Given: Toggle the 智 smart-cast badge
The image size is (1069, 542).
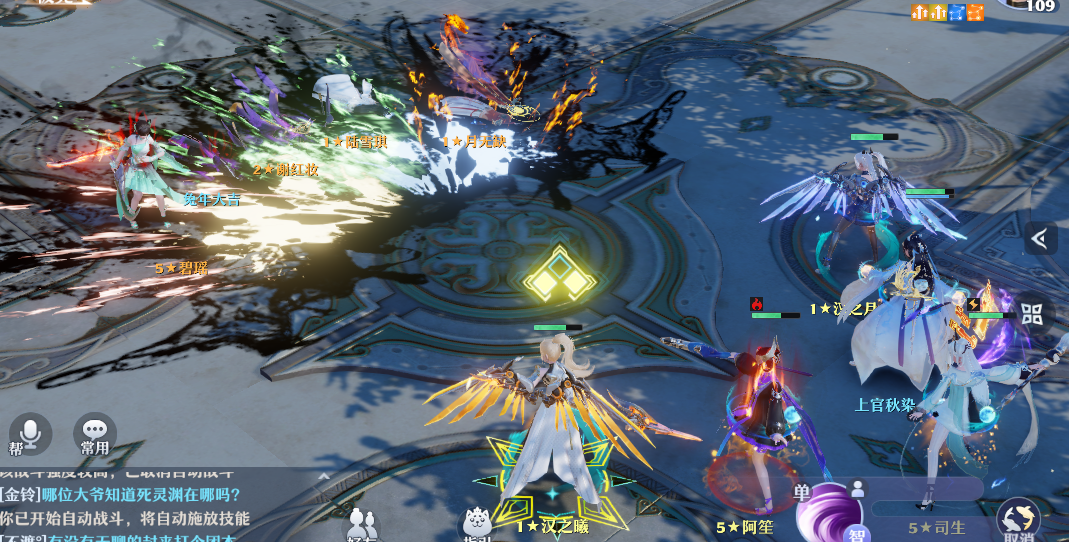Looking at the screenshot, I should [854, 532].
